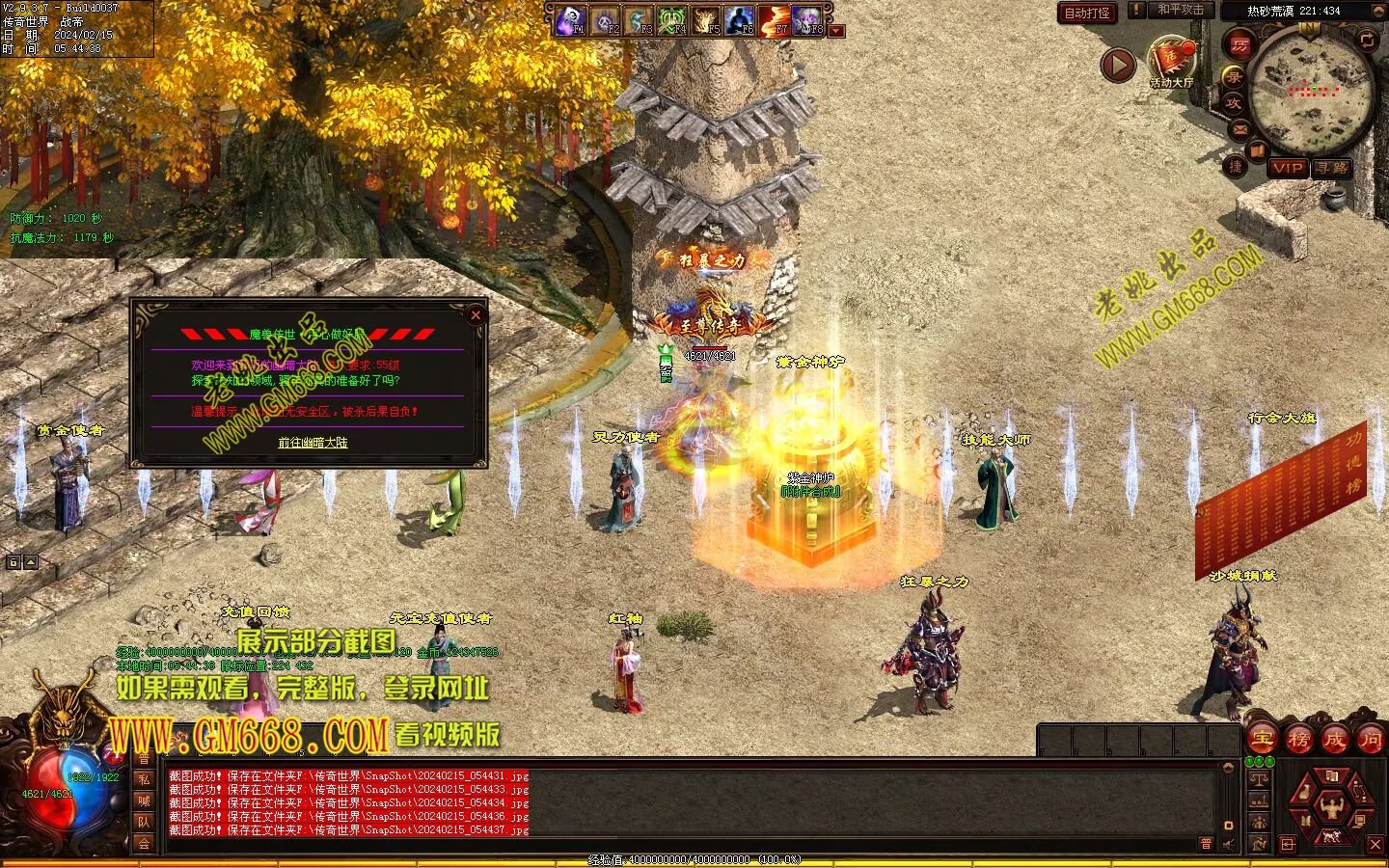
Task: Open the mail envelope icon by minimap
Action: tap(1239, 128)
